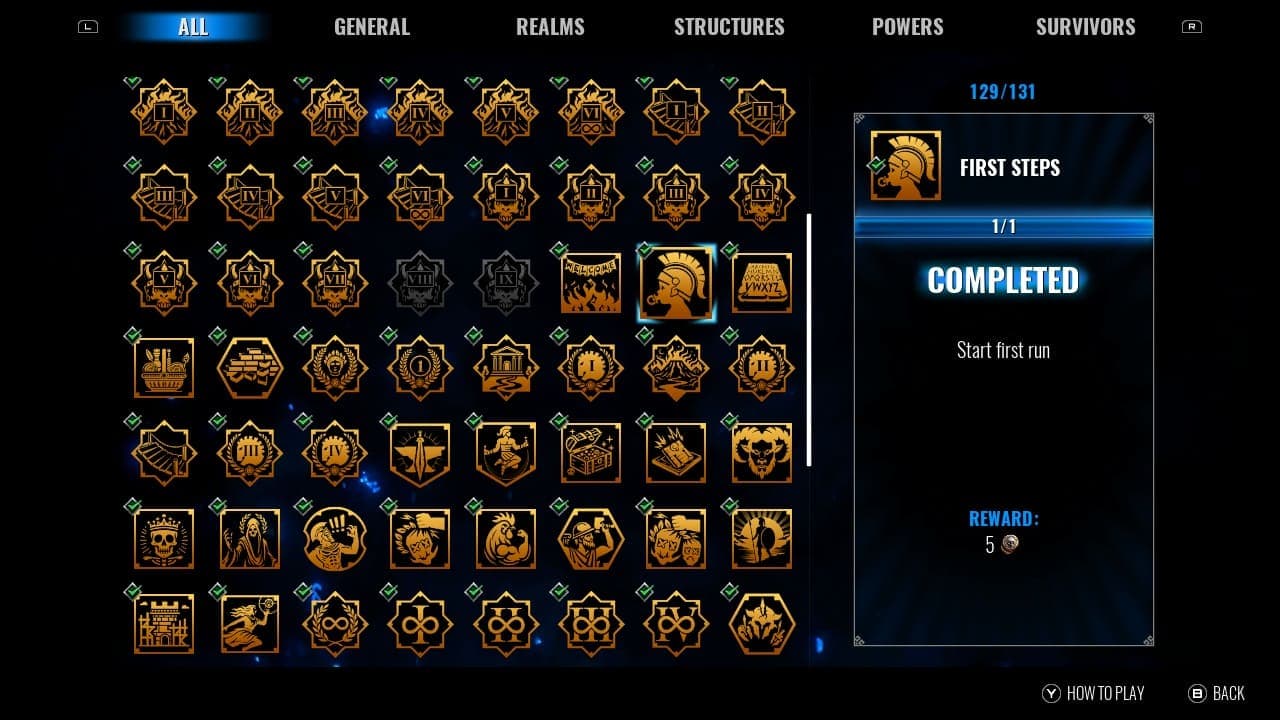This screenshot has height=720, width=1280.
Task: Select the temple with road achievement
Action: 505,368
